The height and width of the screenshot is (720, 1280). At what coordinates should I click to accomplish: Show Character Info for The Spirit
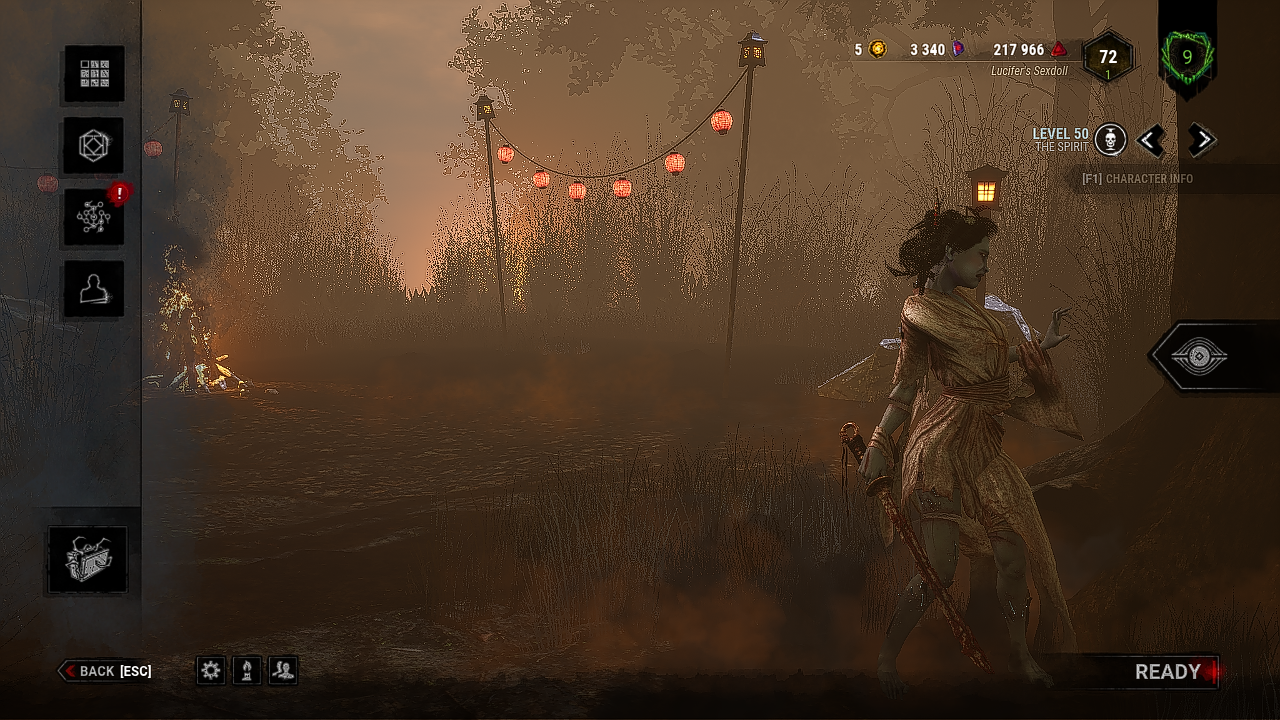(x=1137, y=179)
